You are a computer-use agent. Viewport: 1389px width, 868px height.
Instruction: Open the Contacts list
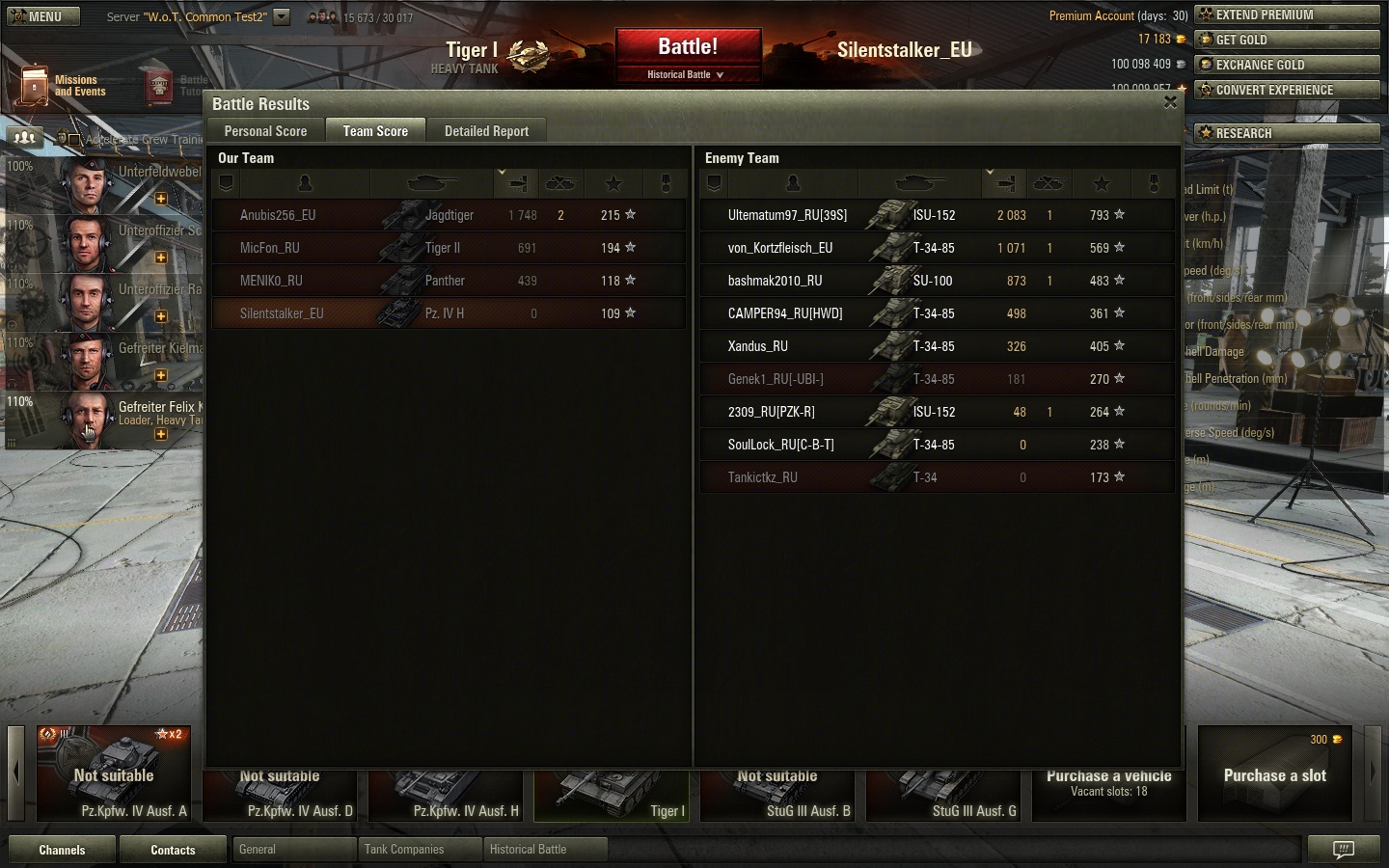pos(173,850)
